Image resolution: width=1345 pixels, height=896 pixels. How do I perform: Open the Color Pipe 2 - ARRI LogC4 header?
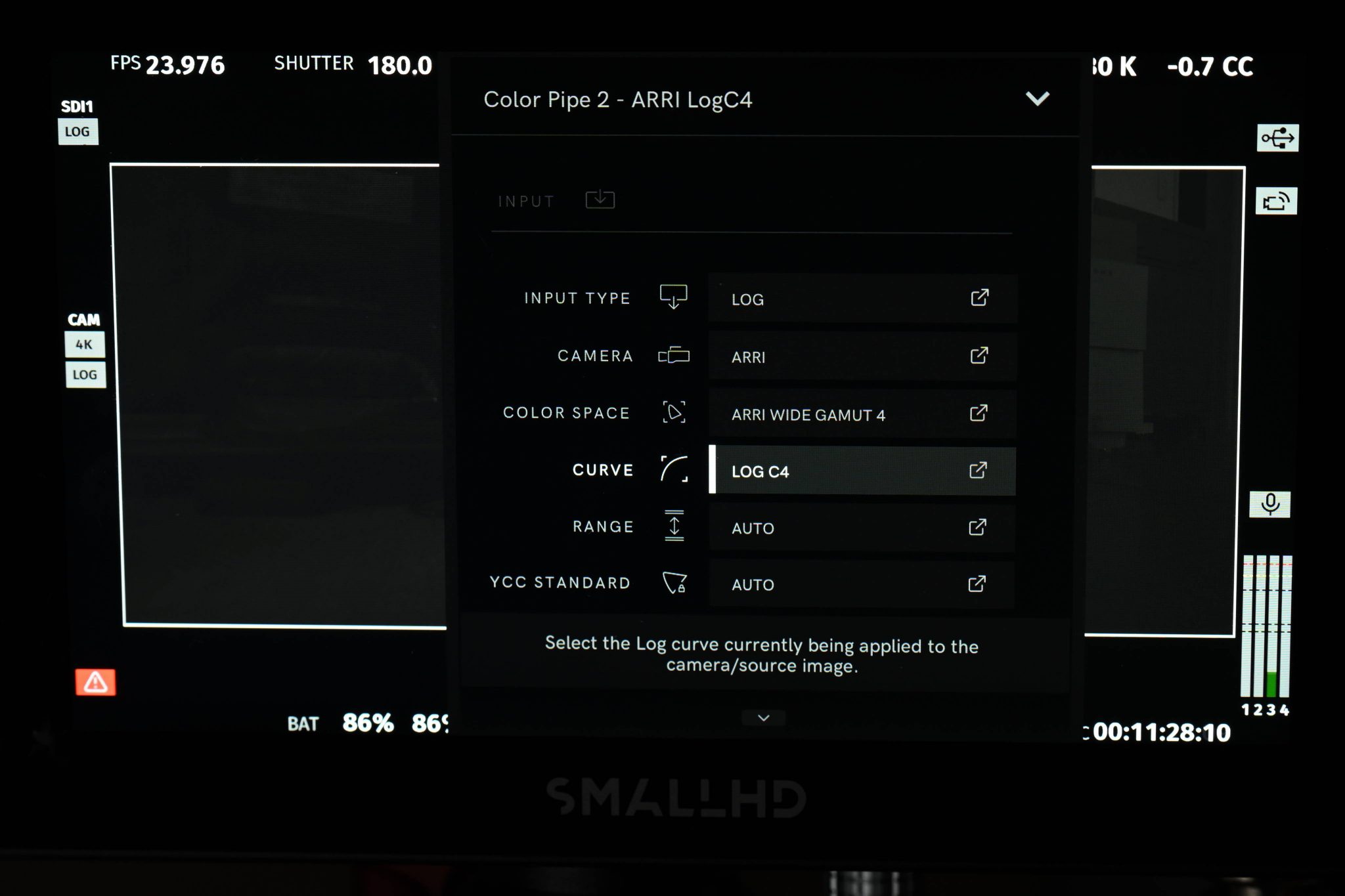tap(619, 100)
